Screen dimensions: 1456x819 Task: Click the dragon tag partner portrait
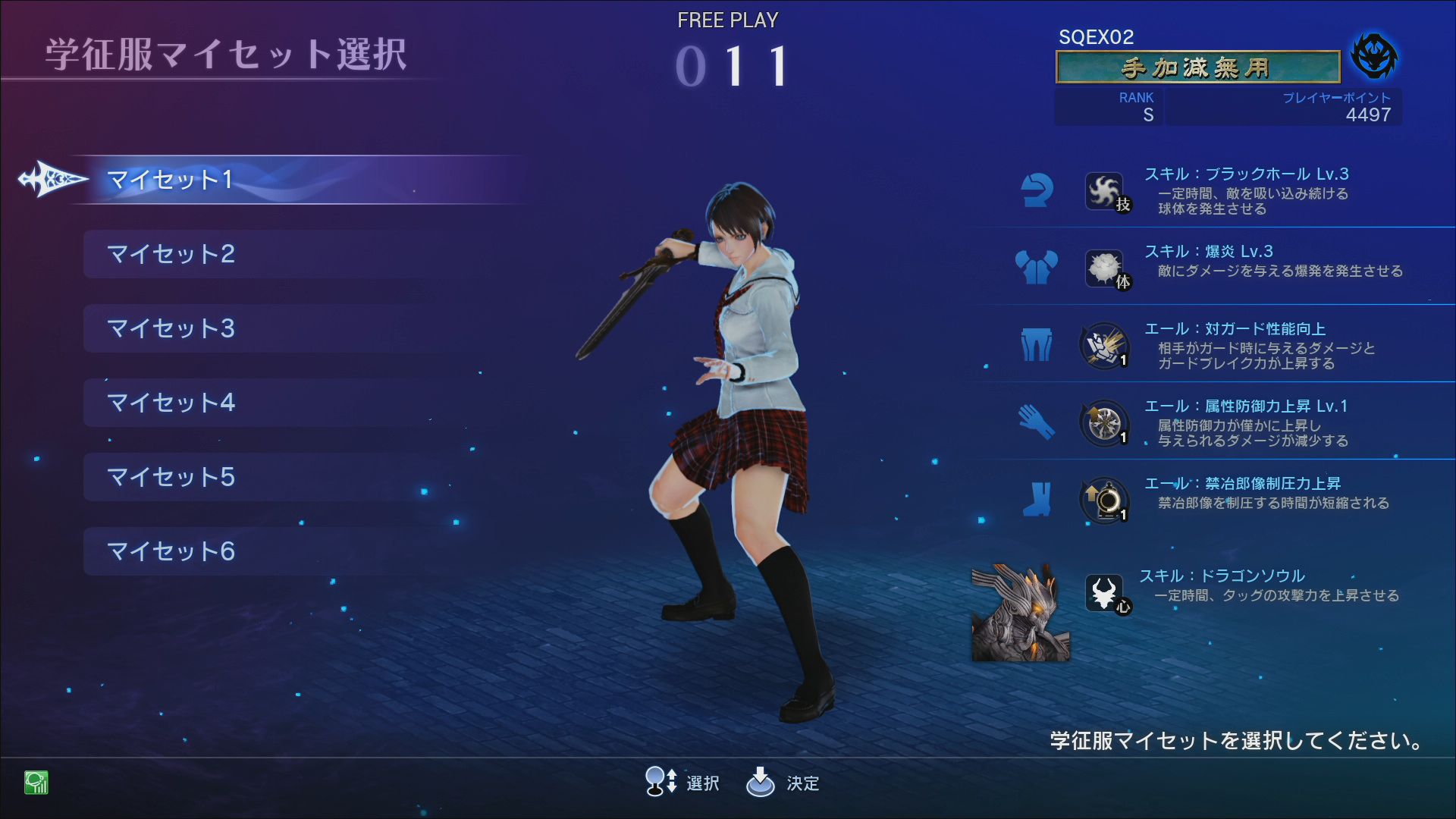point(1021,613)
